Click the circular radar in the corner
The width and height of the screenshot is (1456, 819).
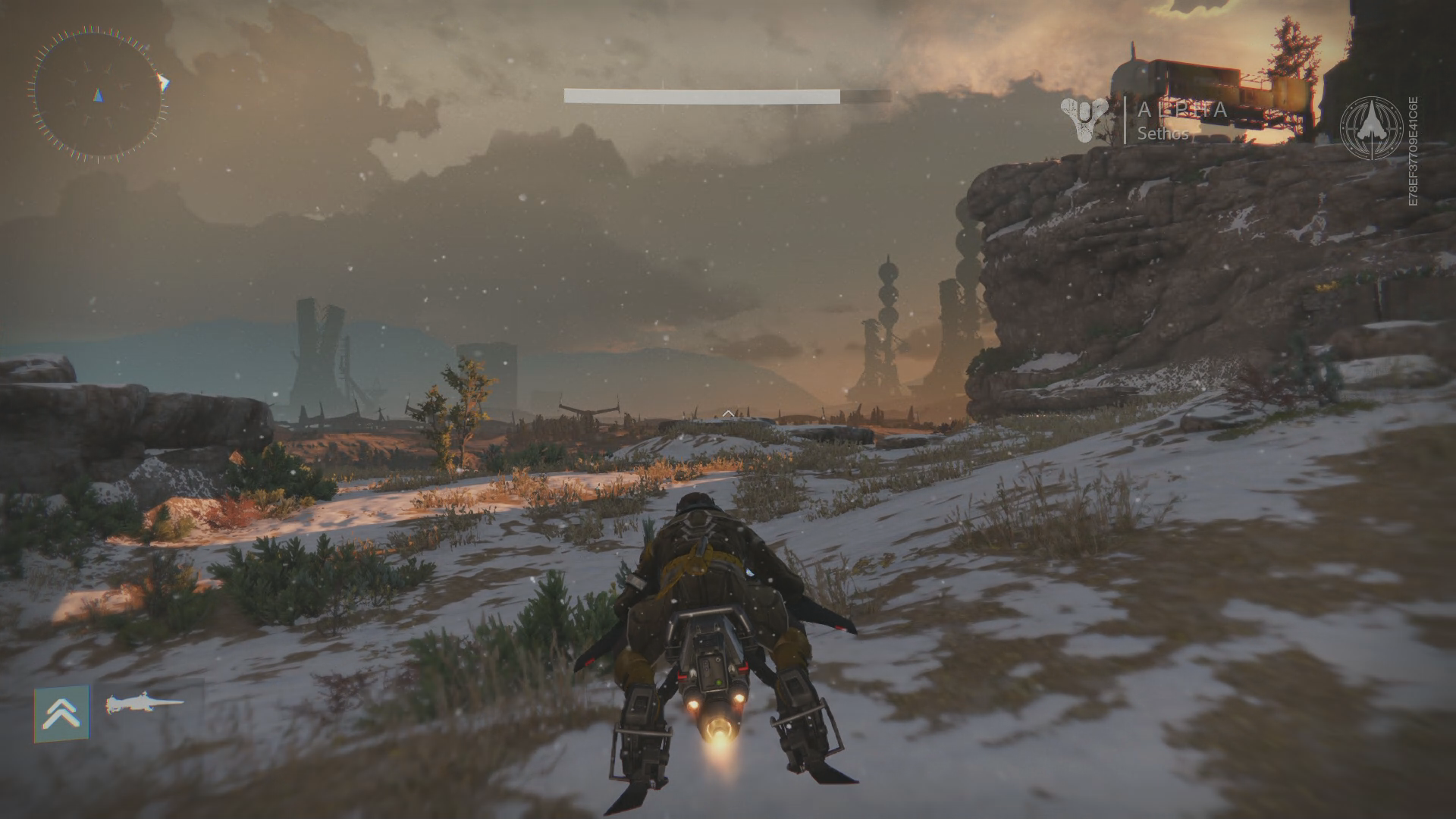click(x=98, y=93)
